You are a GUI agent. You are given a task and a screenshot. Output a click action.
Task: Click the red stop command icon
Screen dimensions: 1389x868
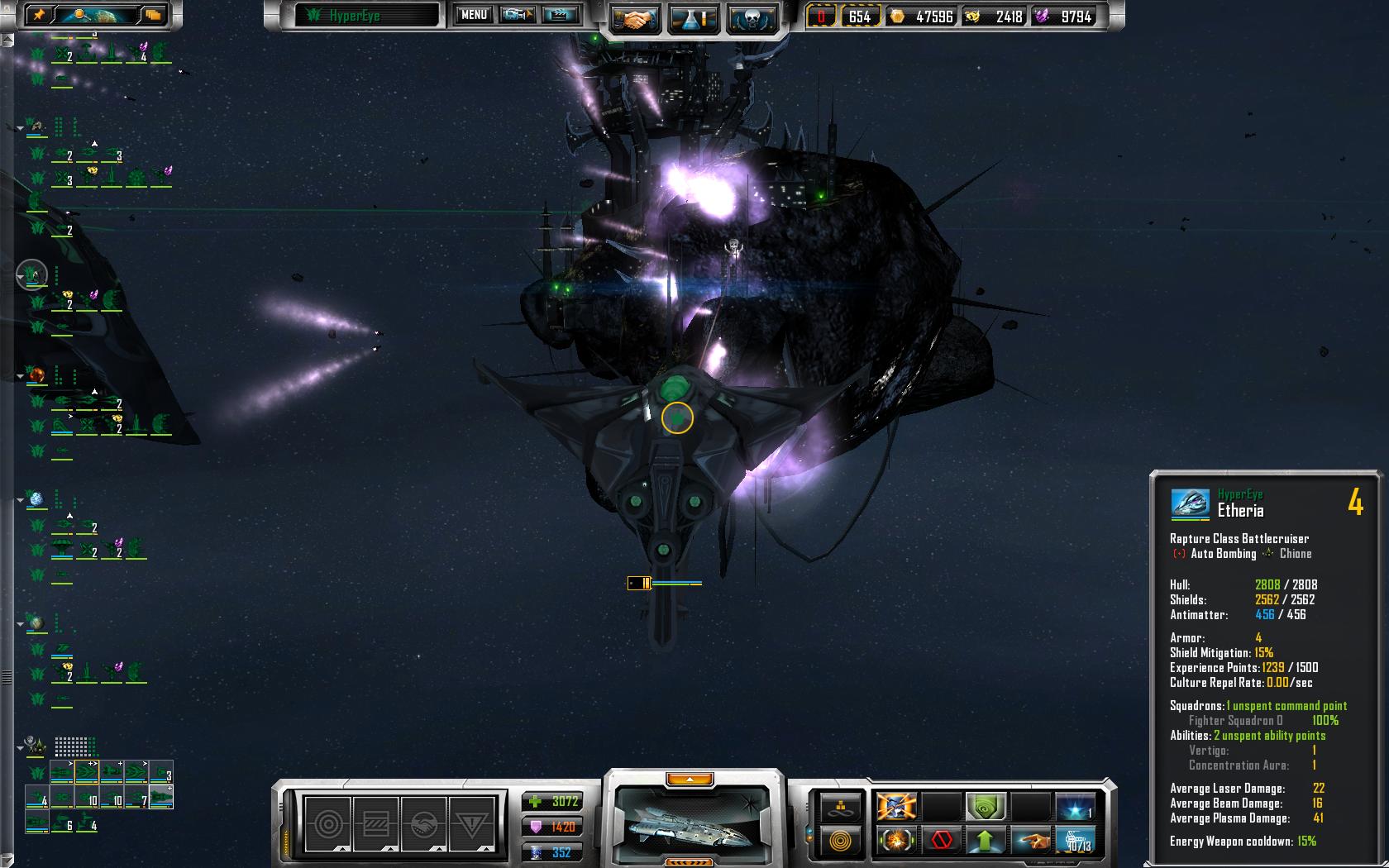[x=940, y=841]
